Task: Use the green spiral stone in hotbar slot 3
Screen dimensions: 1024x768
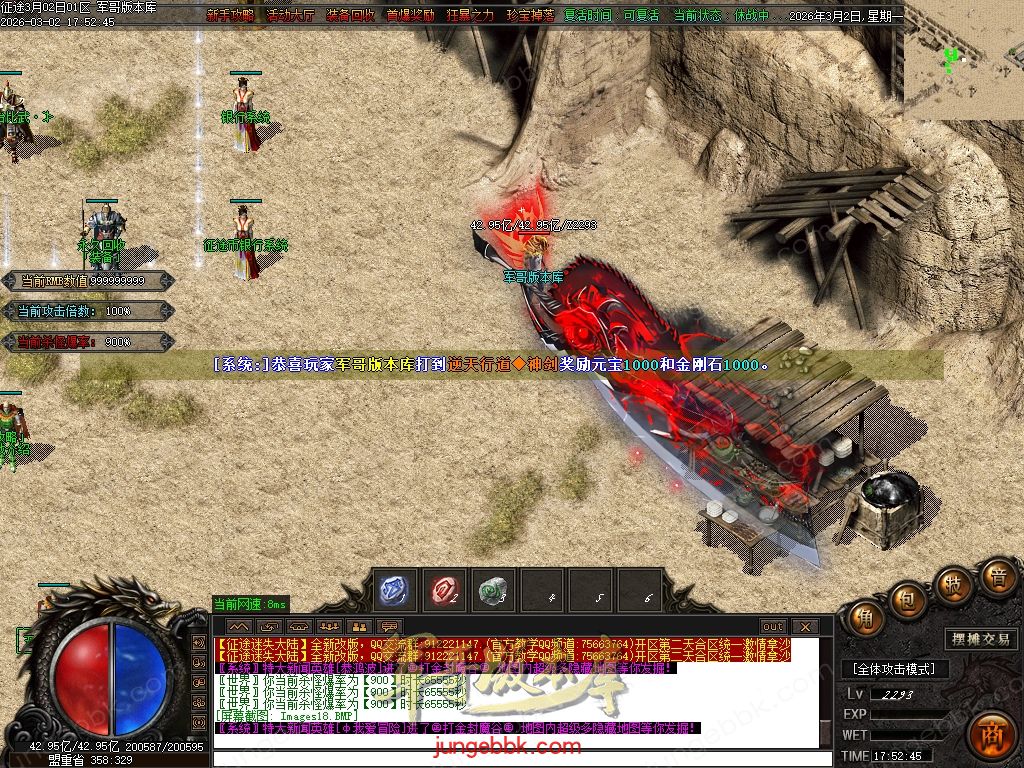Action: (490, 590)
